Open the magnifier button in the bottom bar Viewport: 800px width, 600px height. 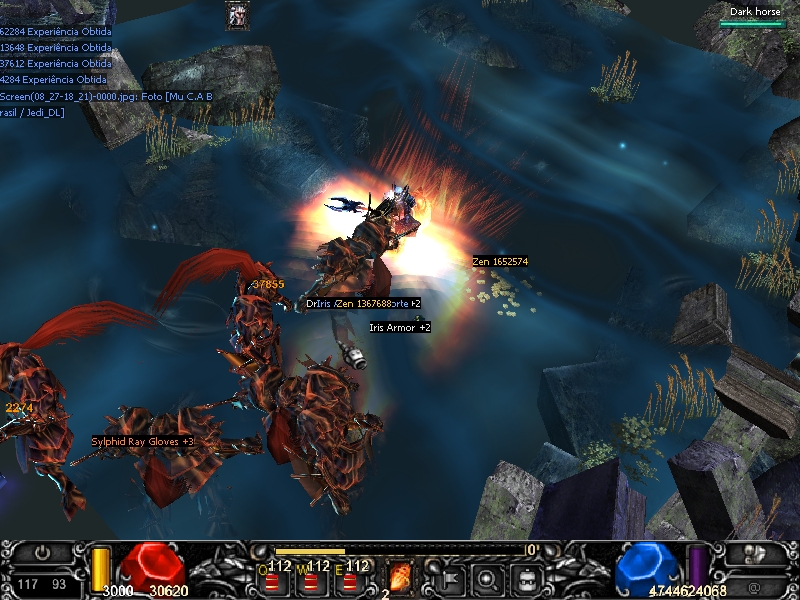coord(488,577)
